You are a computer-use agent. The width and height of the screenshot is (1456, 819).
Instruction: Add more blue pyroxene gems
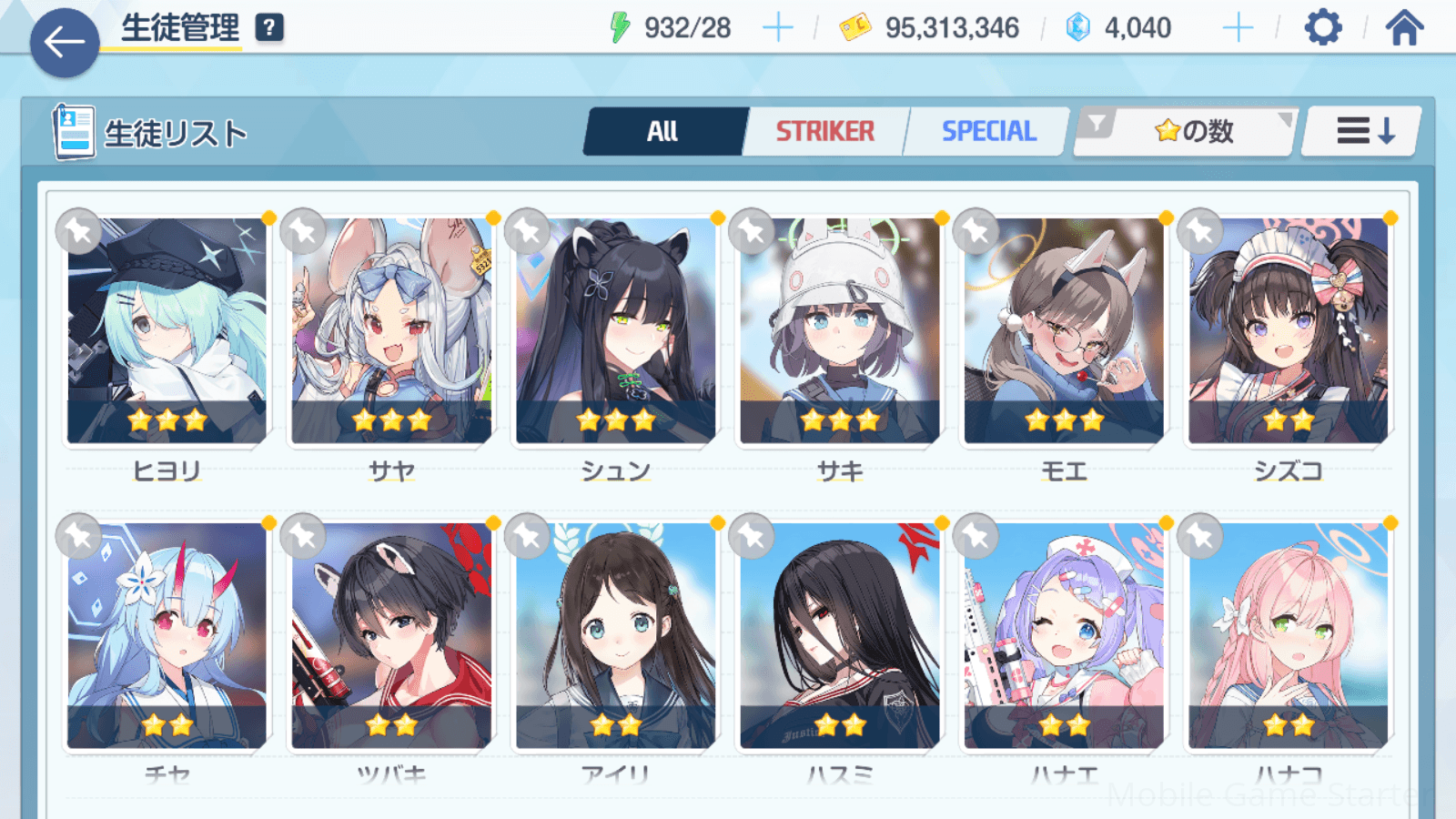pyautogui.click(x=1238, y=28)
